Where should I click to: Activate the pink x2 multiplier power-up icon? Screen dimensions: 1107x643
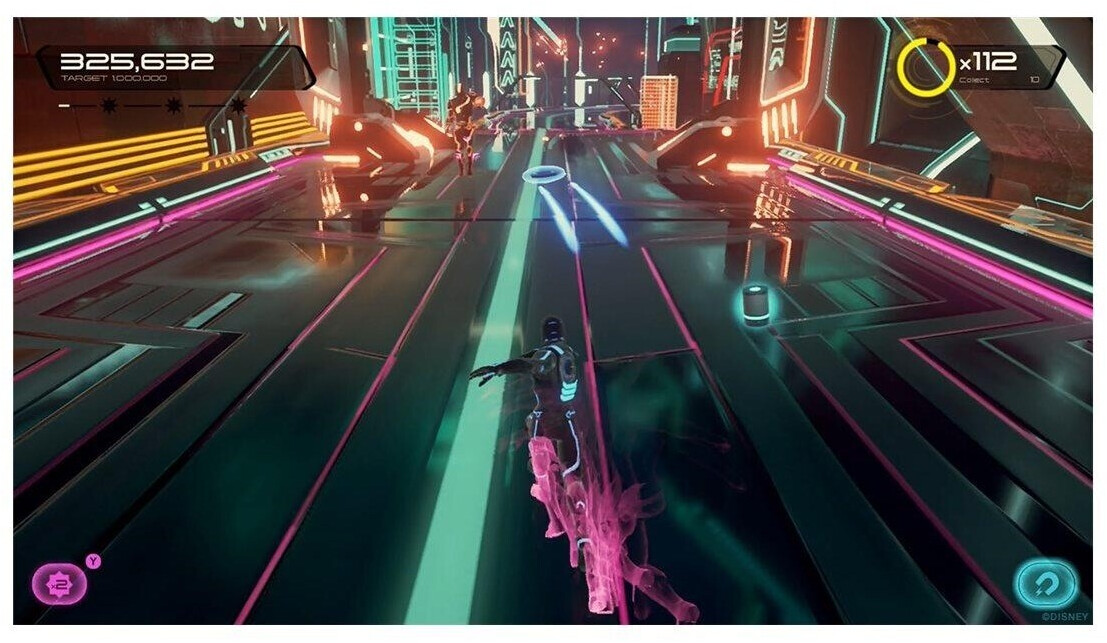click(x=60, y=583)
